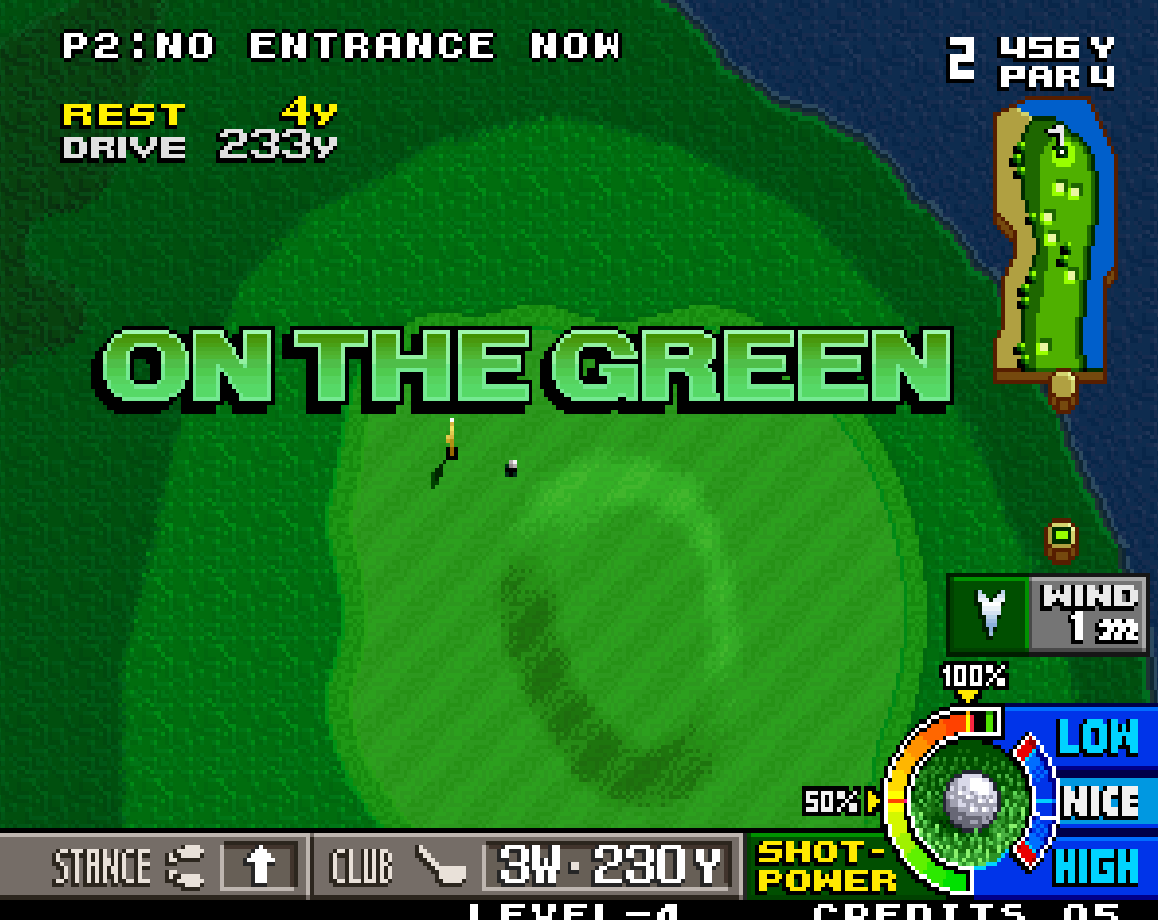Screen dimensions: 1158x920
Task: Choose the HIGH shot height option
Action: click(1097, 866)
